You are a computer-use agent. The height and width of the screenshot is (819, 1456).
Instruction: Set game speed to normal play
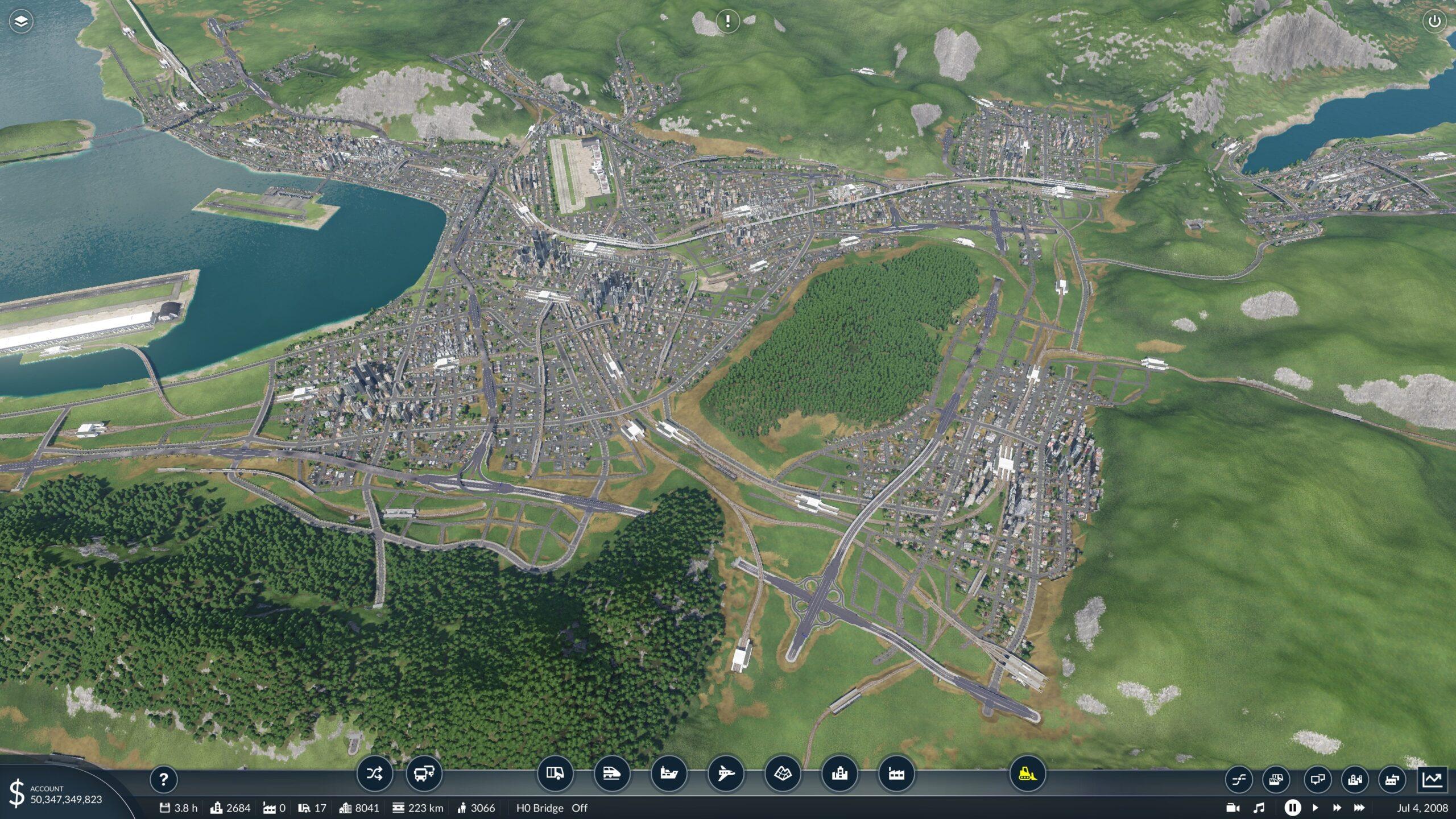click(x=1315, y=808)
